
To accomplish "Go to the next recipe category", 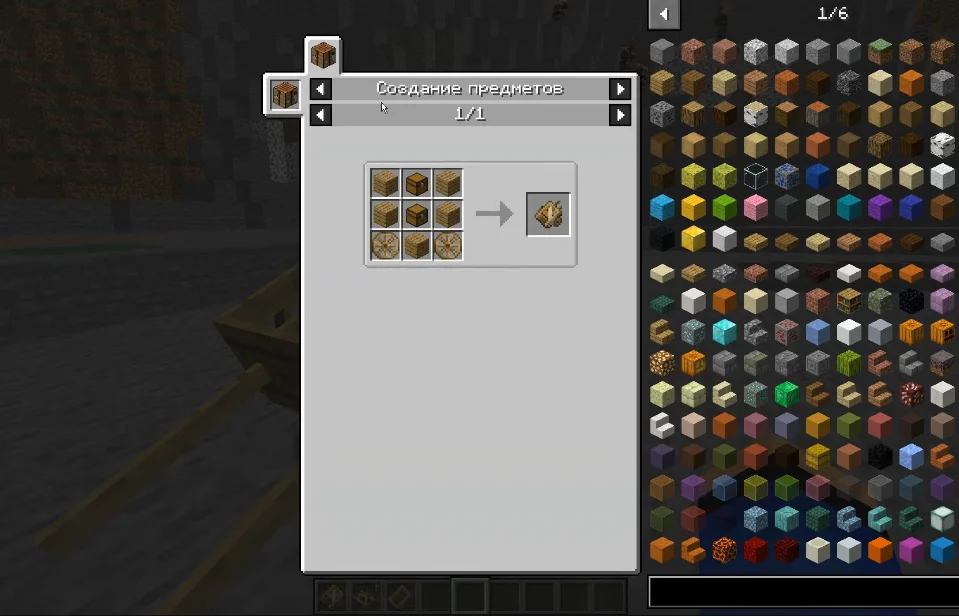I will [x=621, y=89].
